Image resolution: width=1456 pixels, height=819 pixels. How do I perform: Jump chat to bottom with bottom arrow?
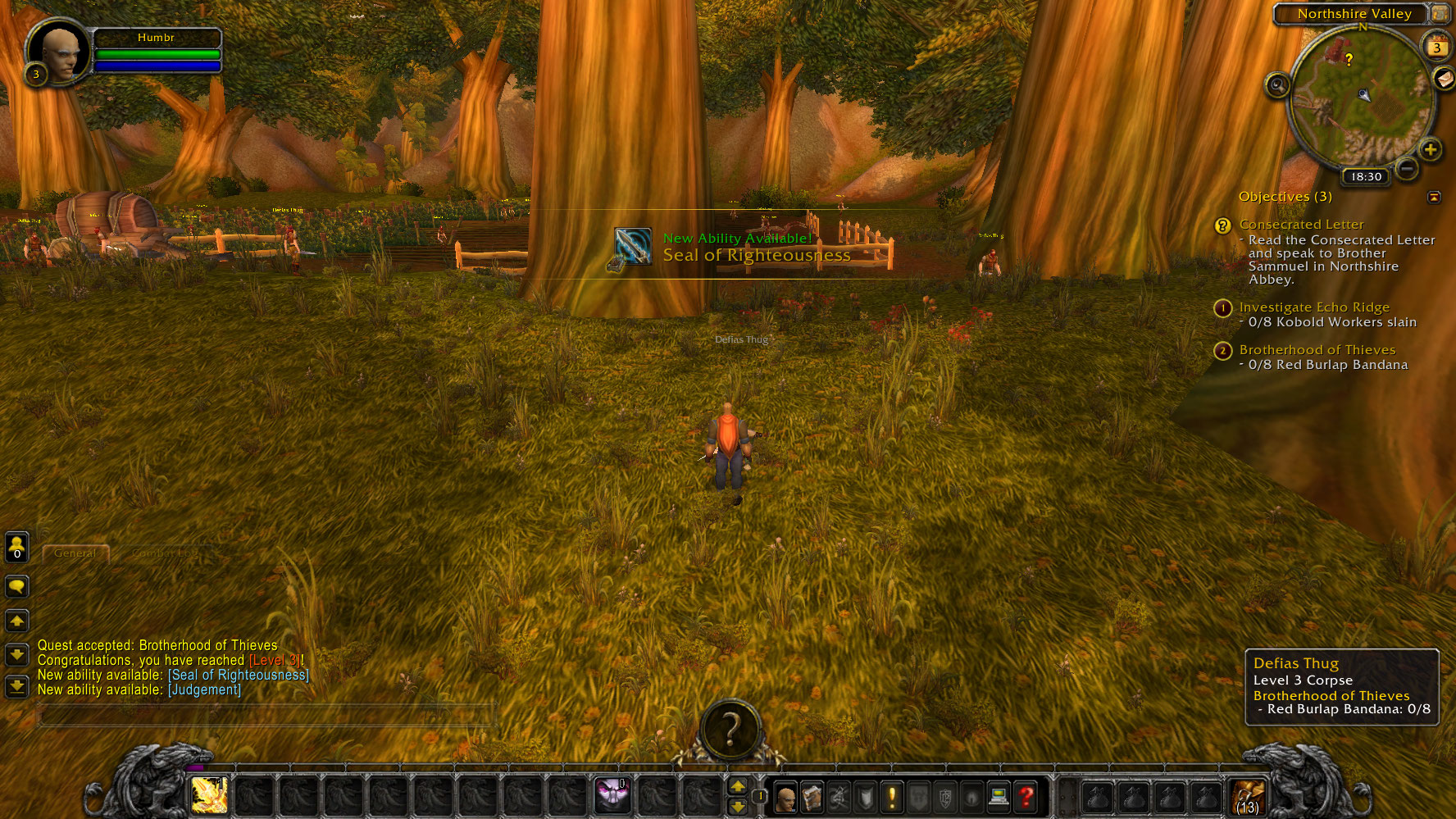(17, 686)
